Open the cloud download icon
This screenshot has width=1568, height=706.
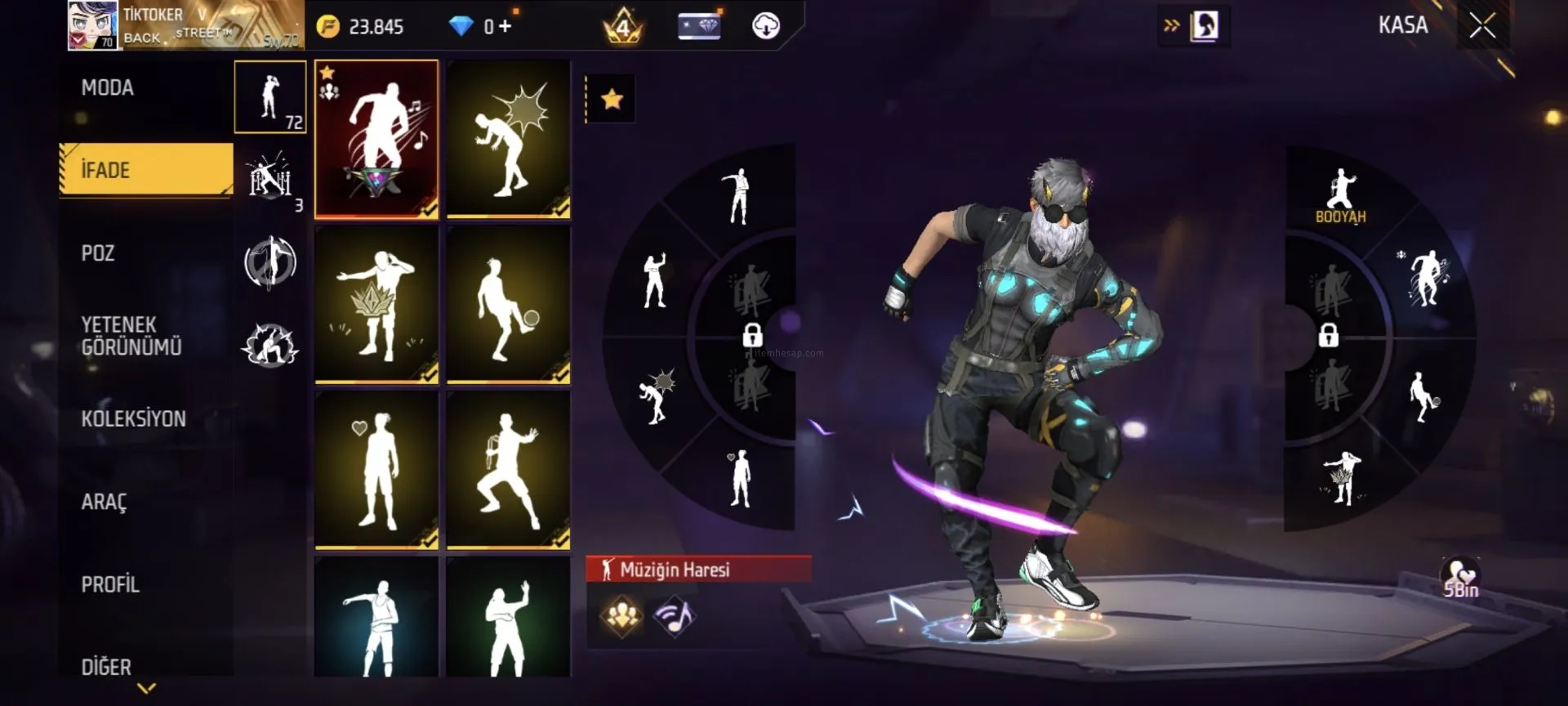click(x=765, y=27)
